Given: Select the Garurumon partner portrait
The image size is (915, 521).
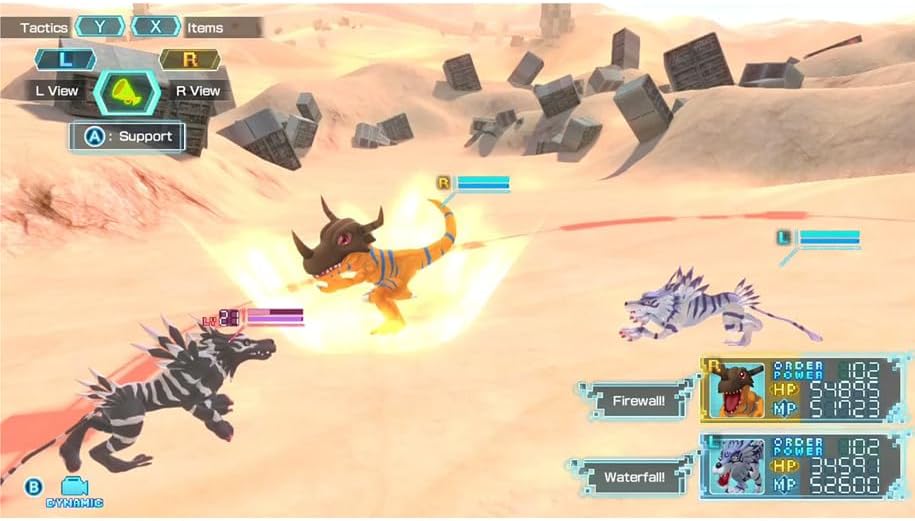Looking at the screenshot, I should coord(735,465).
